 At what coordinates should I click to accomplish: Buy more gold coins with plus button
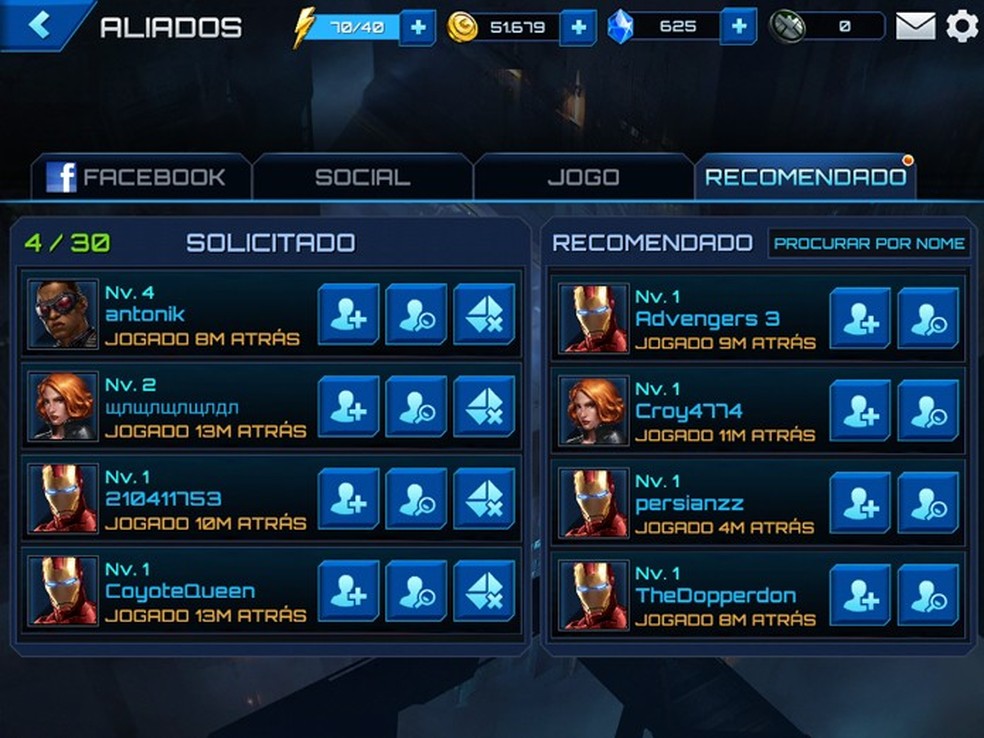(578, 27)
